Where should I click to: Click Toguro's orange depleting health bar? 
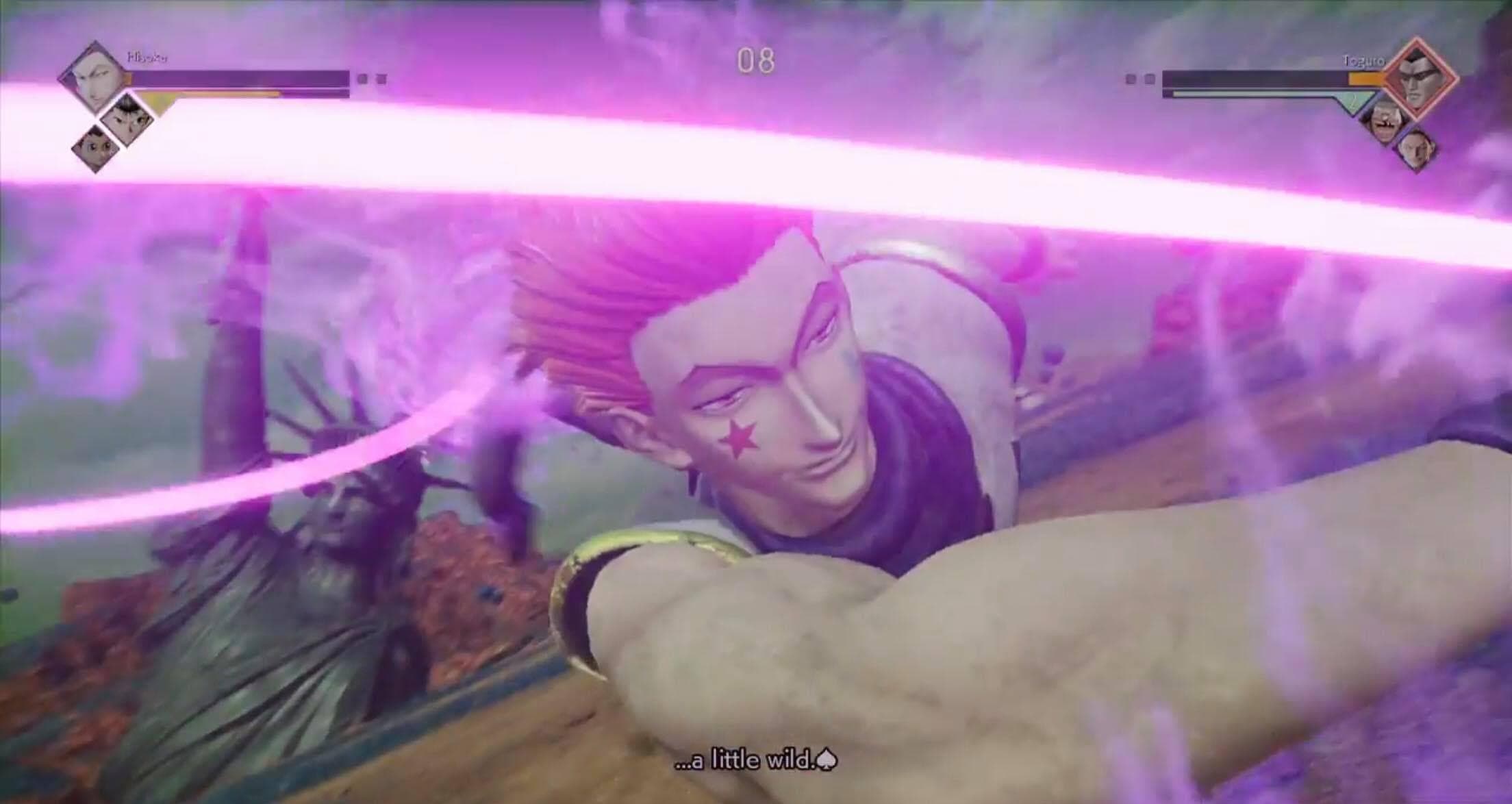click(x=1365, y=77)
